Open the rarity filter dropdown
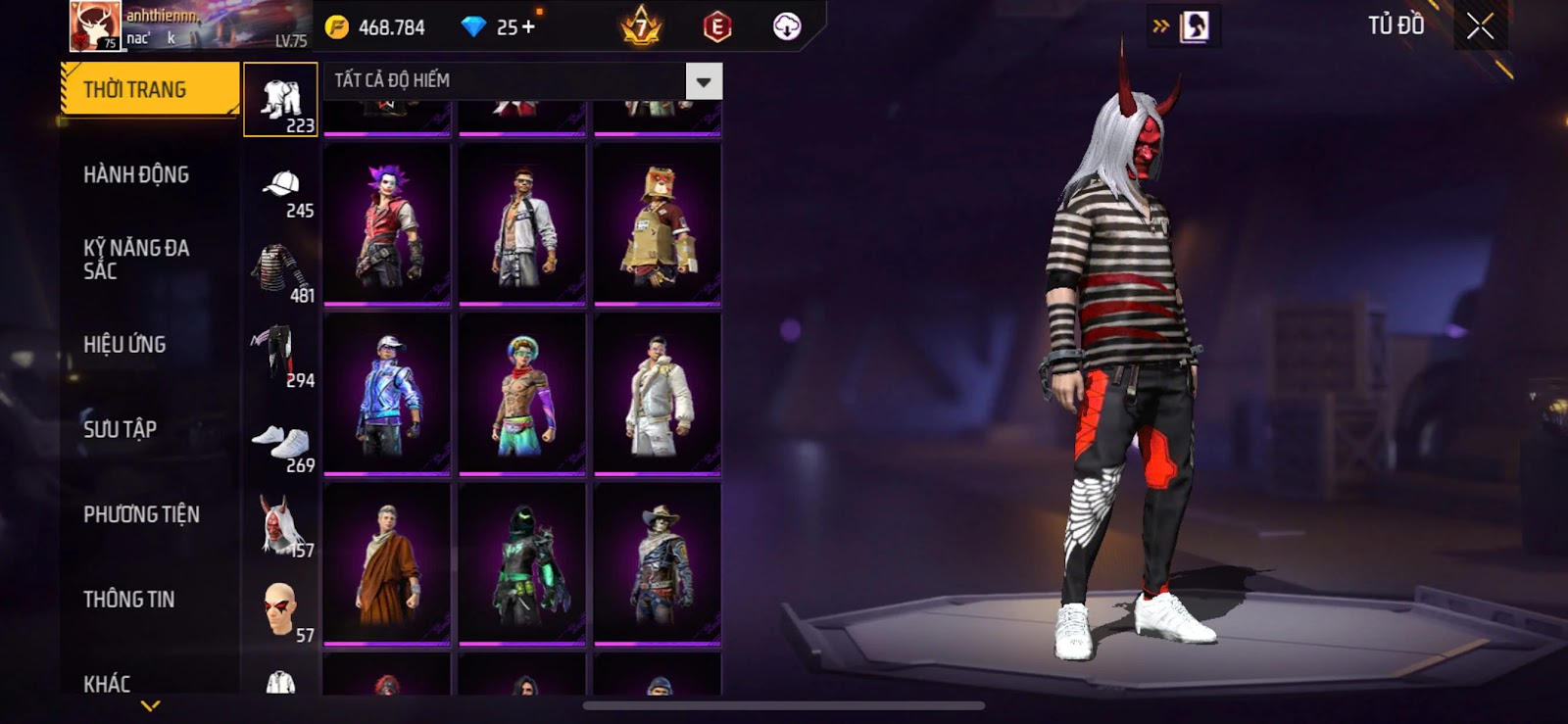 pyautogui.click(x=704, y=81)
